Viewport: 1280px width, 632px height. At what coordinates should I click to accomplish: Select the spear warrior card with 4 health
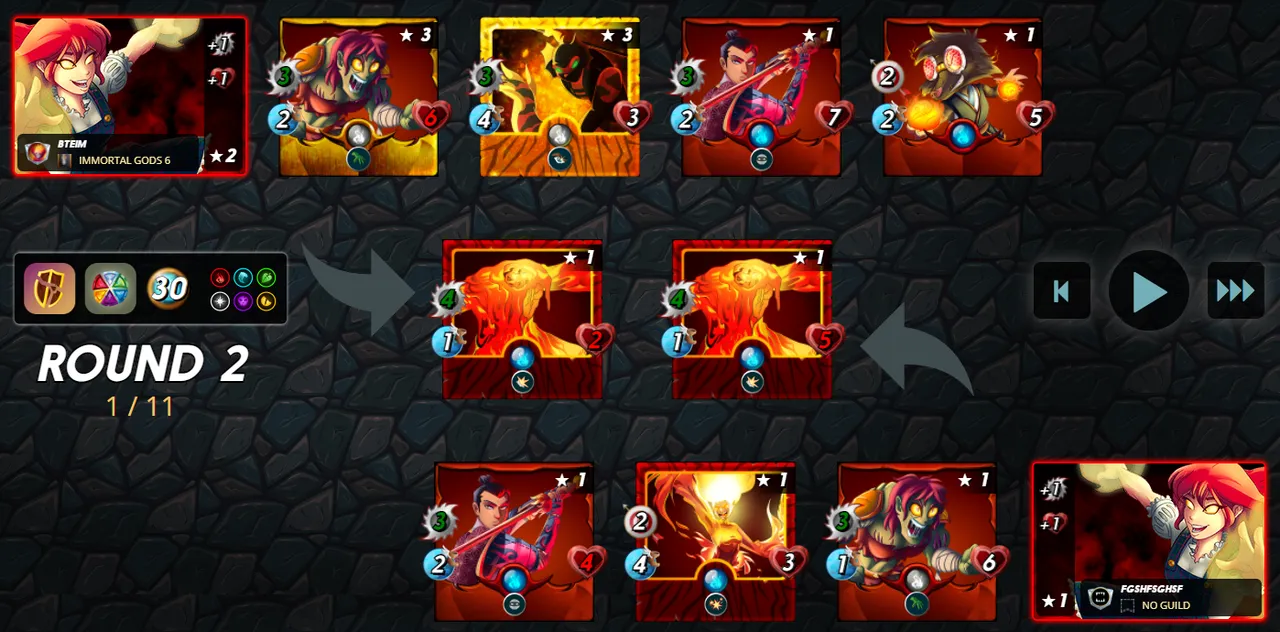[x=514, y=542]
